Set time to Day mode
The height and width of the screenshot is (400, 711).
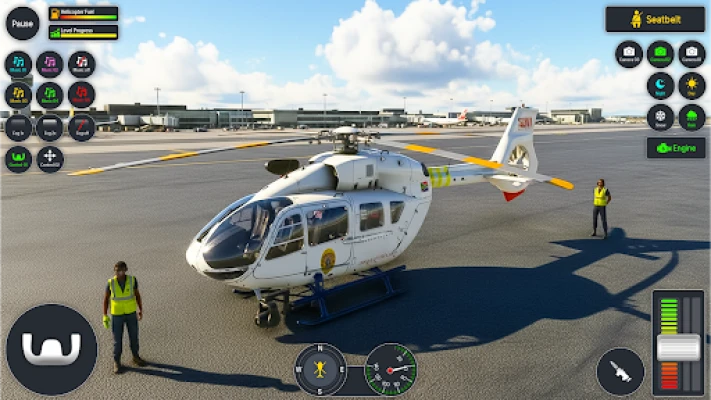(x=691, y=86)
